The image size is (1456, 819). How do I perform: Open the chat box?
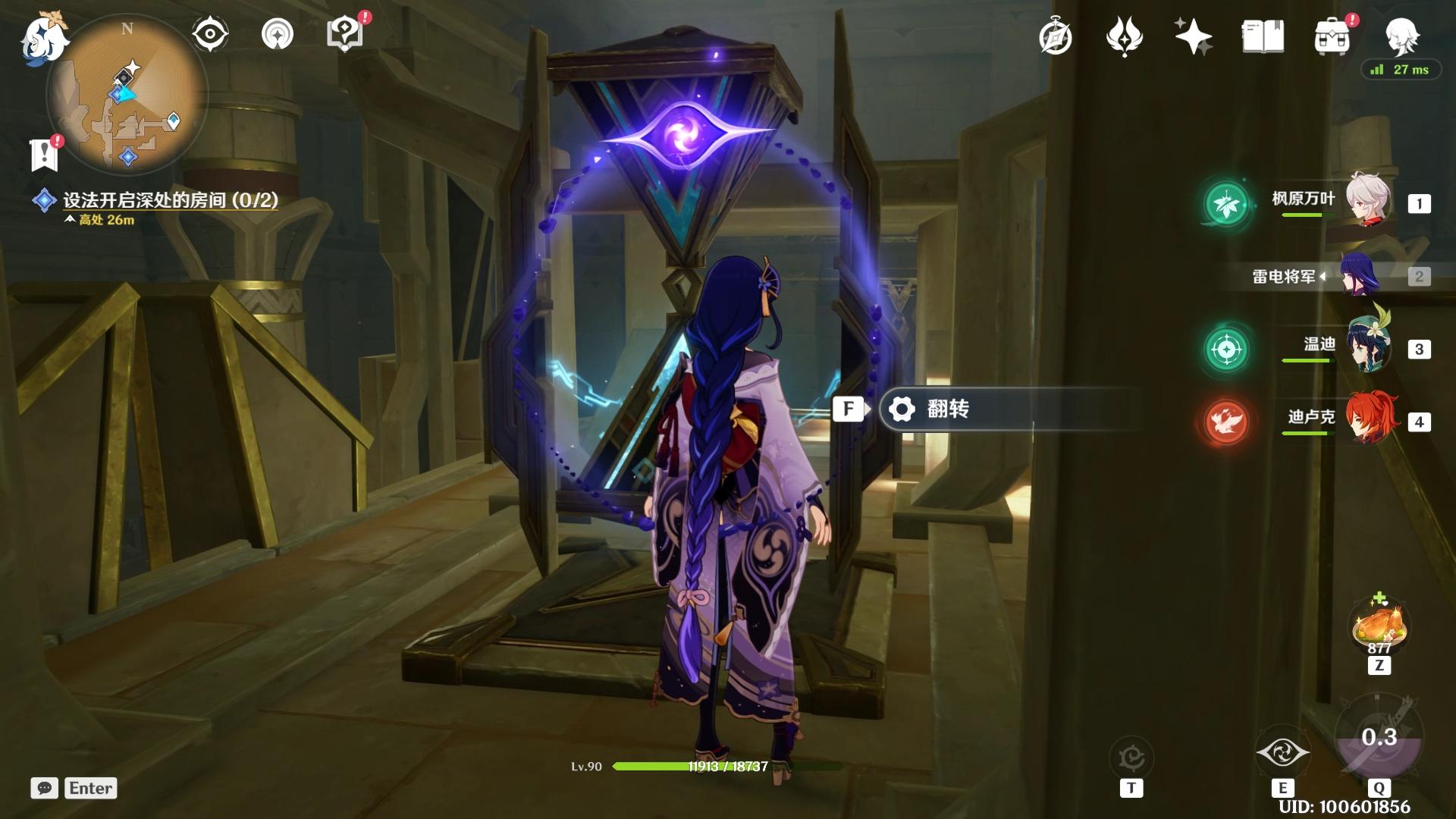point(45,788)
